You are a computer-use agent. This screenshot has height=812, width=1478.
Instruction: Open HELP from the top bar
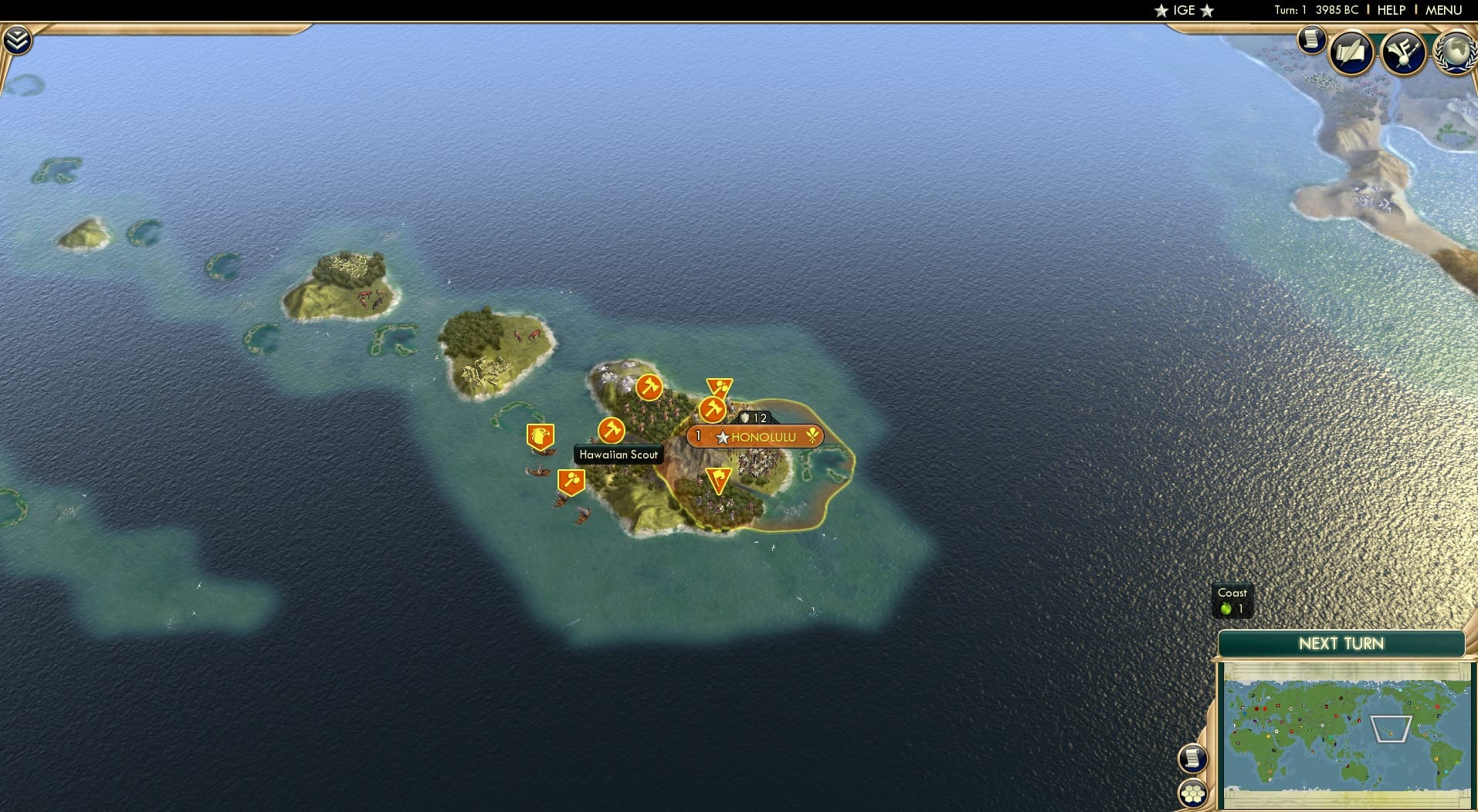point(1390,10)
